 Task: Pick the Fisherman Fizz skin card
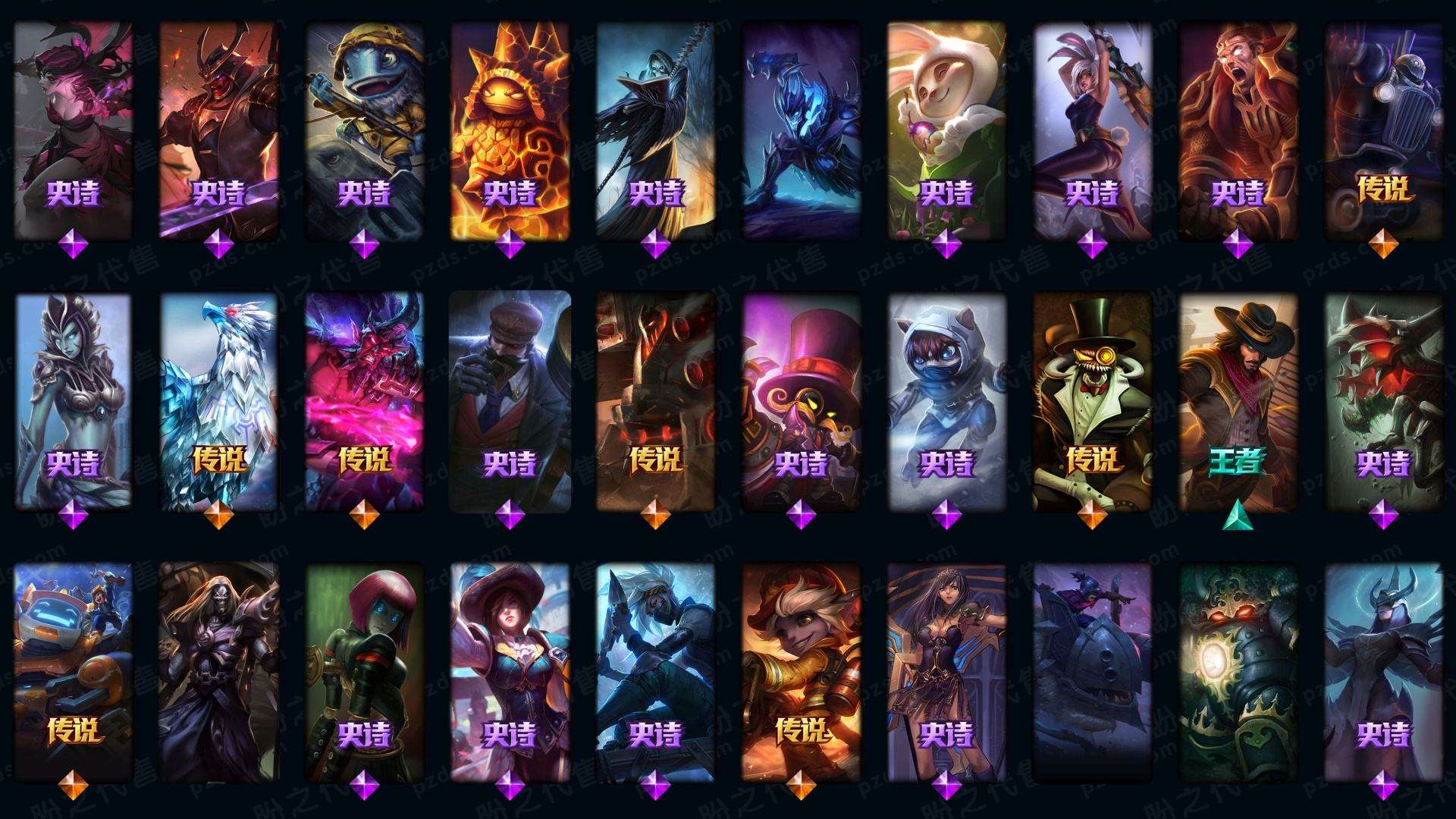coord(364,129)
